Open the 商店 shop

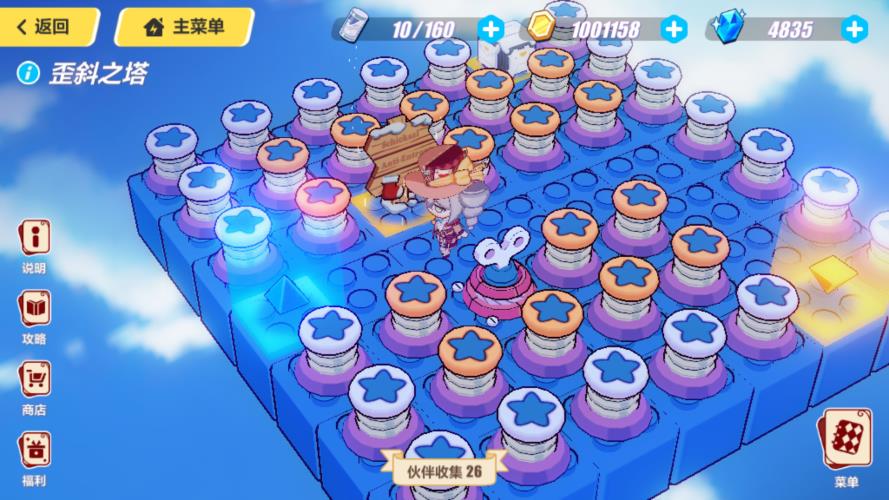point(34,385)
